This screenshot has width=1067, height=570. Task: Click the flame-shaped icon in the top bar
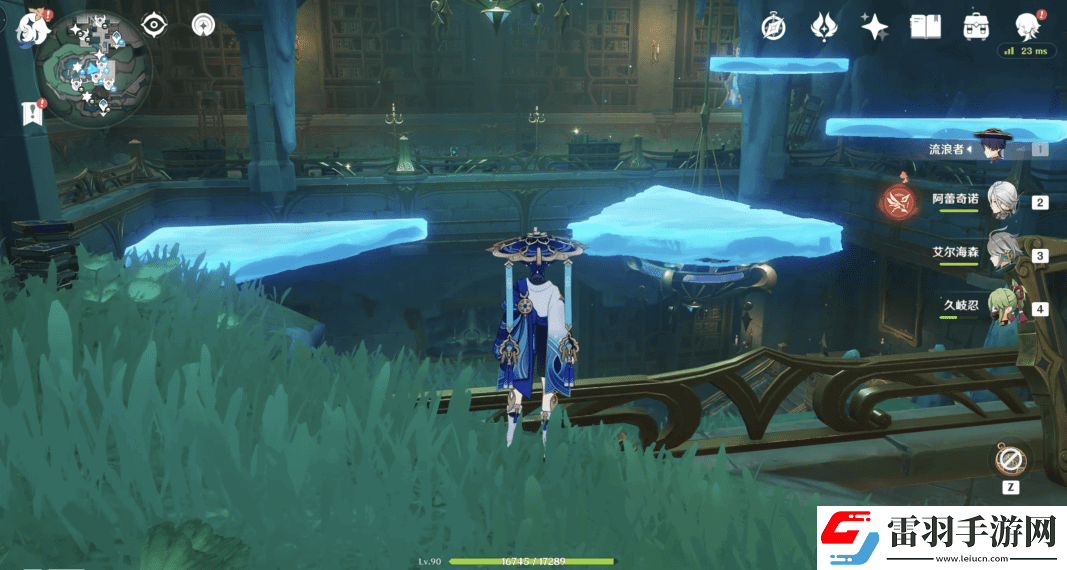[x=823, y=27]
